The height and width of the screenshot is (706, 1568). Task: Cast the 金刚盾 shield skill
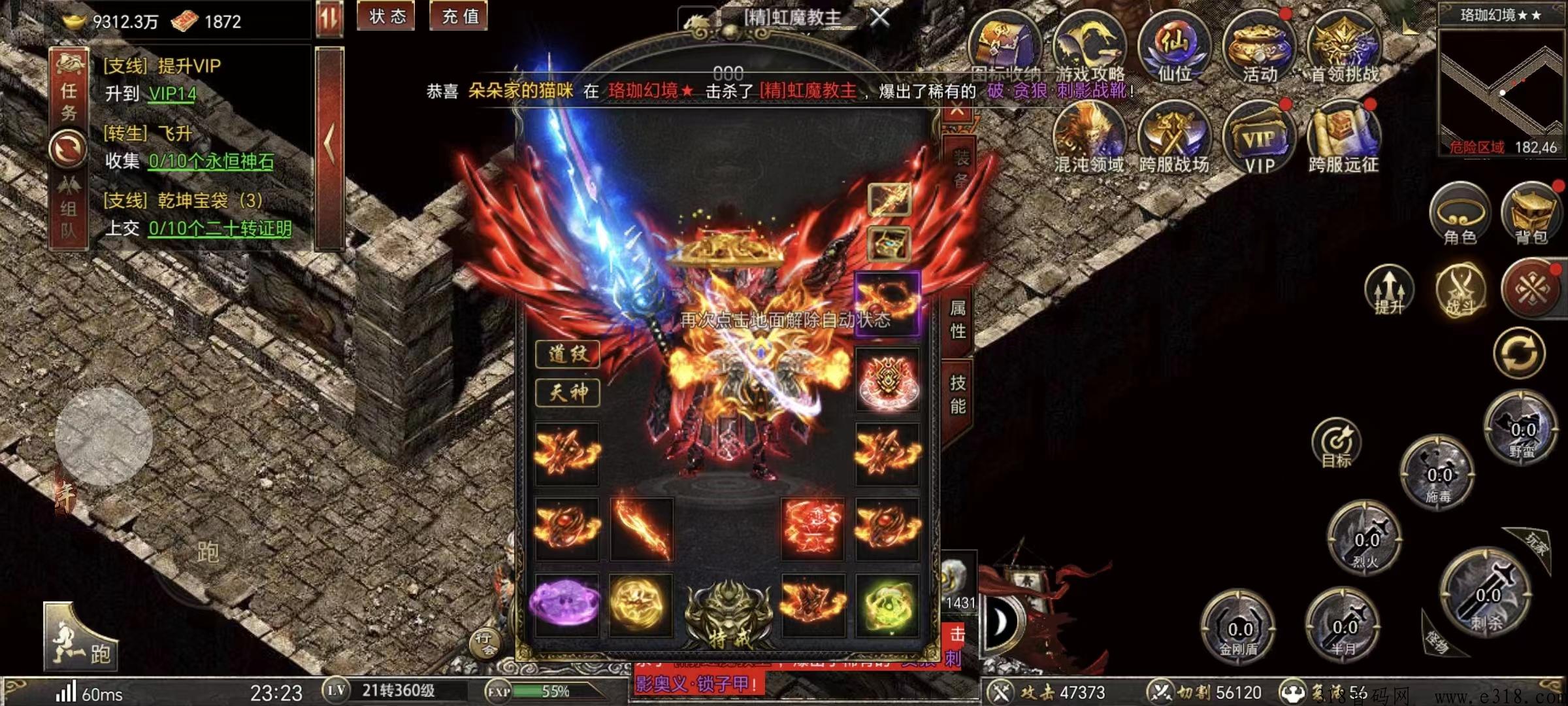(x=1239, y=629)
